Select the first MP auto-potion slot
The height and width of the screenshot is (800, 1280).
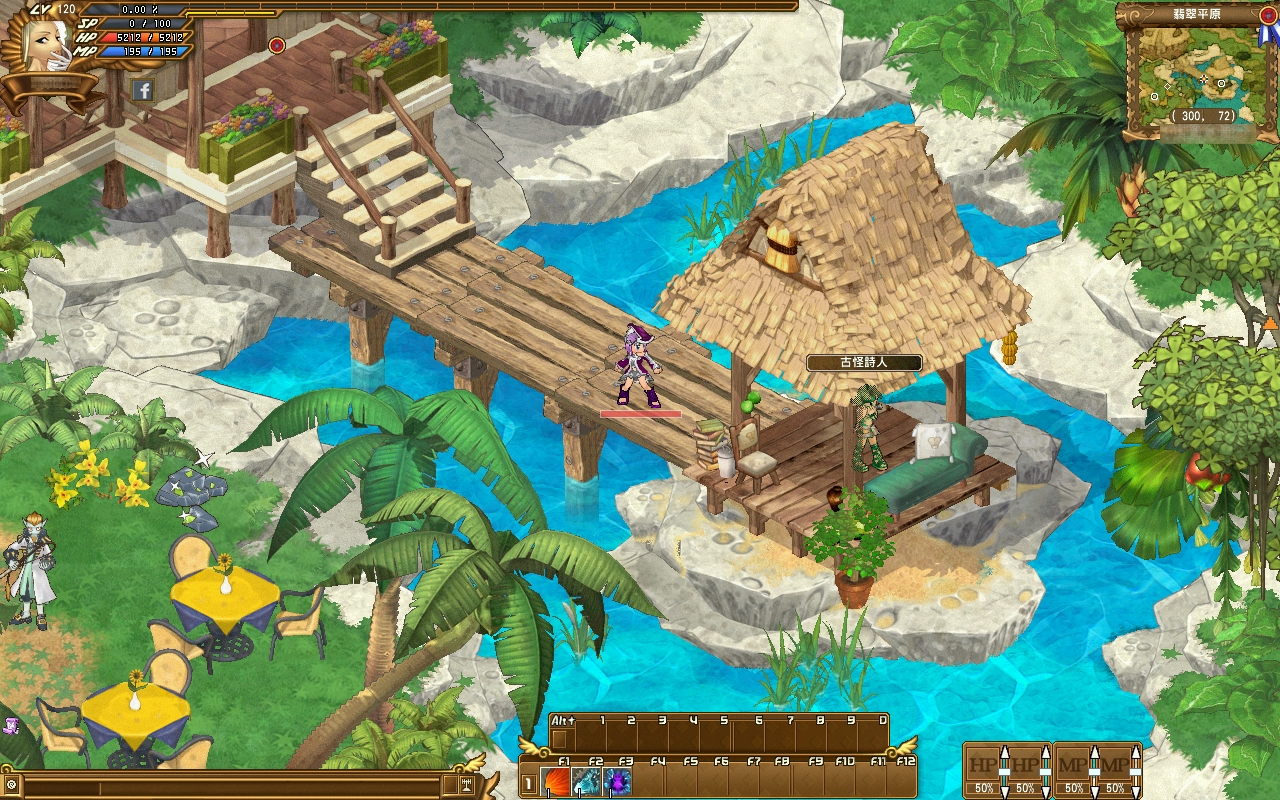tap(1073, 767)
